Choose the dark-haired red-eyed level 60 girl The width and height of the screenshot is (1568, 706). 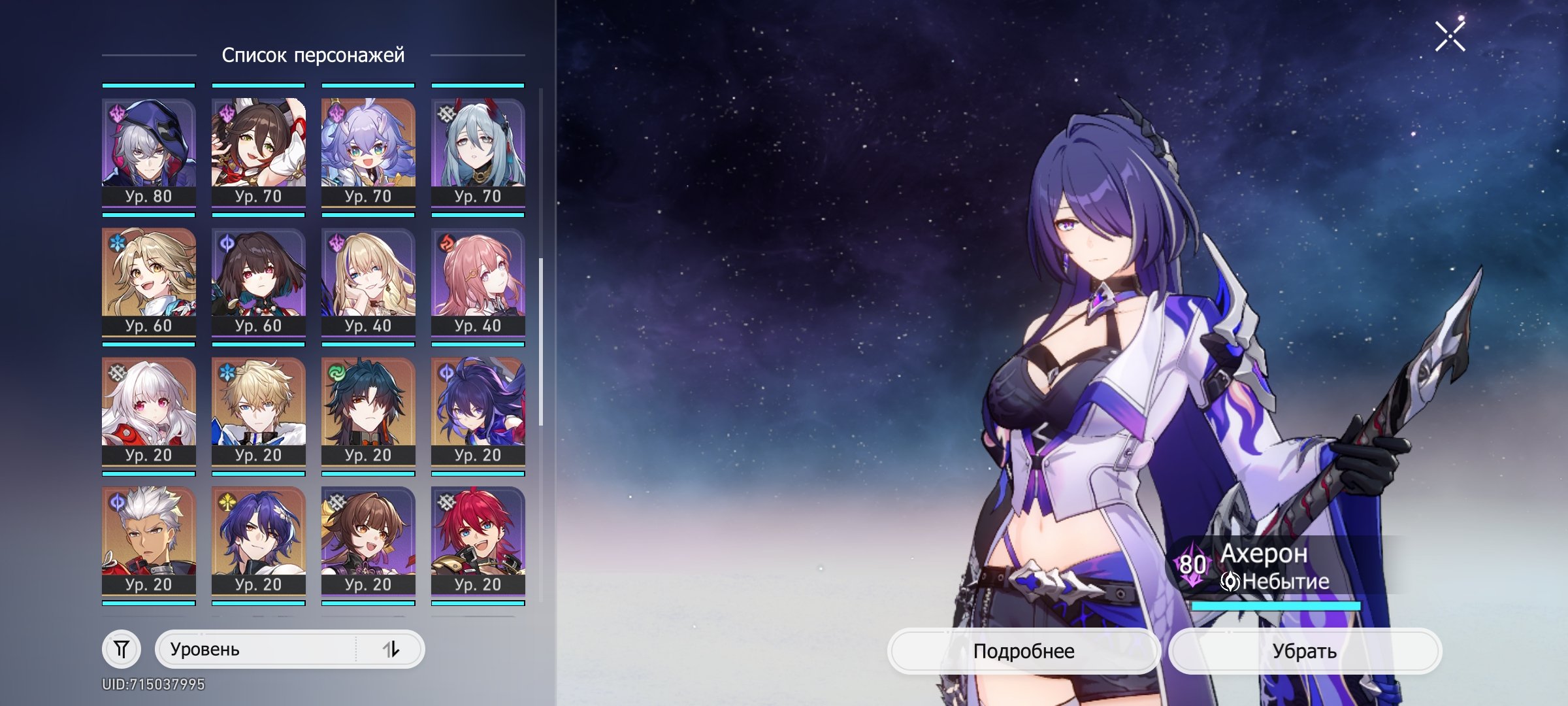259,281
